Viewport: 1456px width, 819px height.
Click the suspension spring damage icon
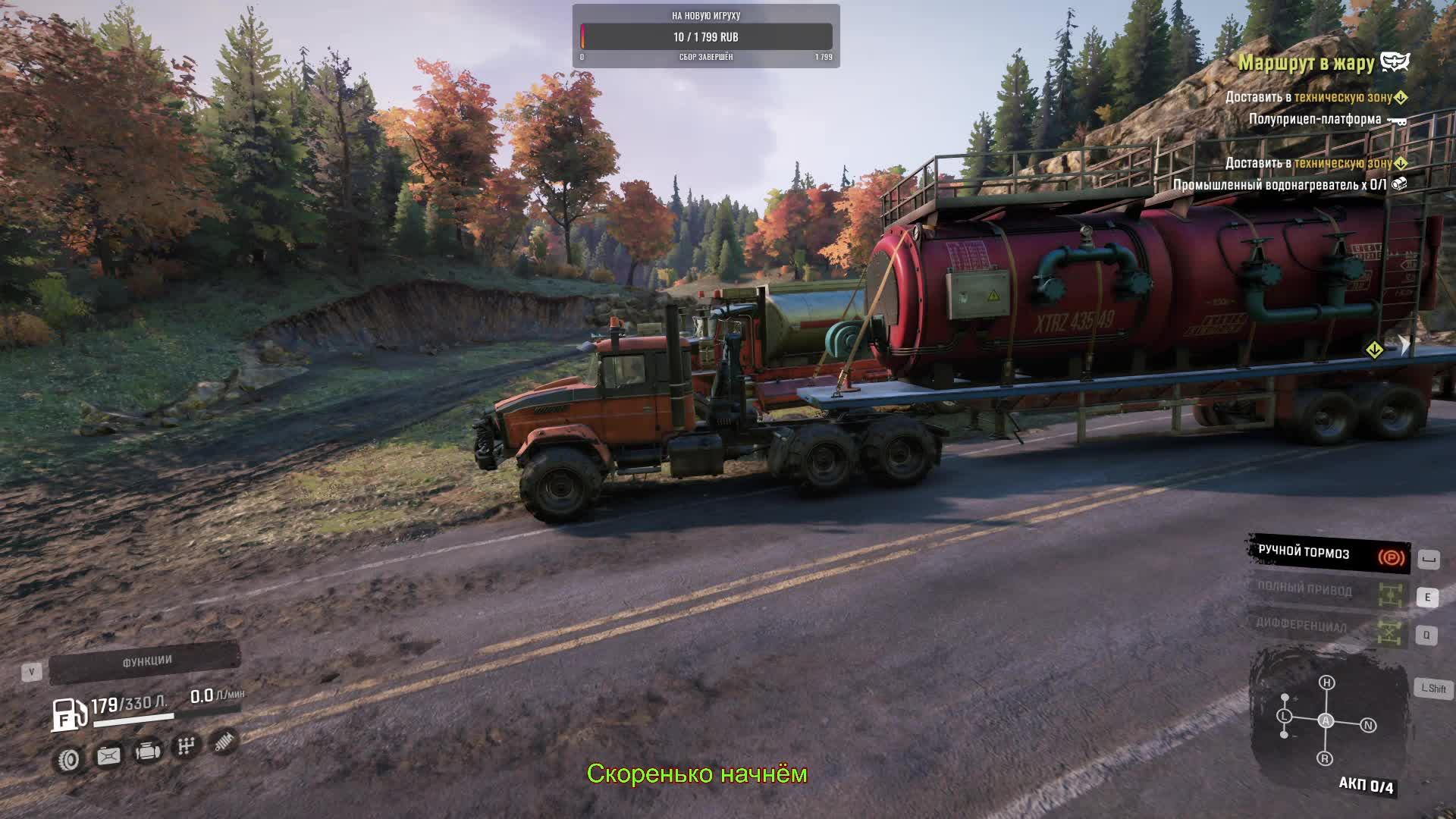224,742
